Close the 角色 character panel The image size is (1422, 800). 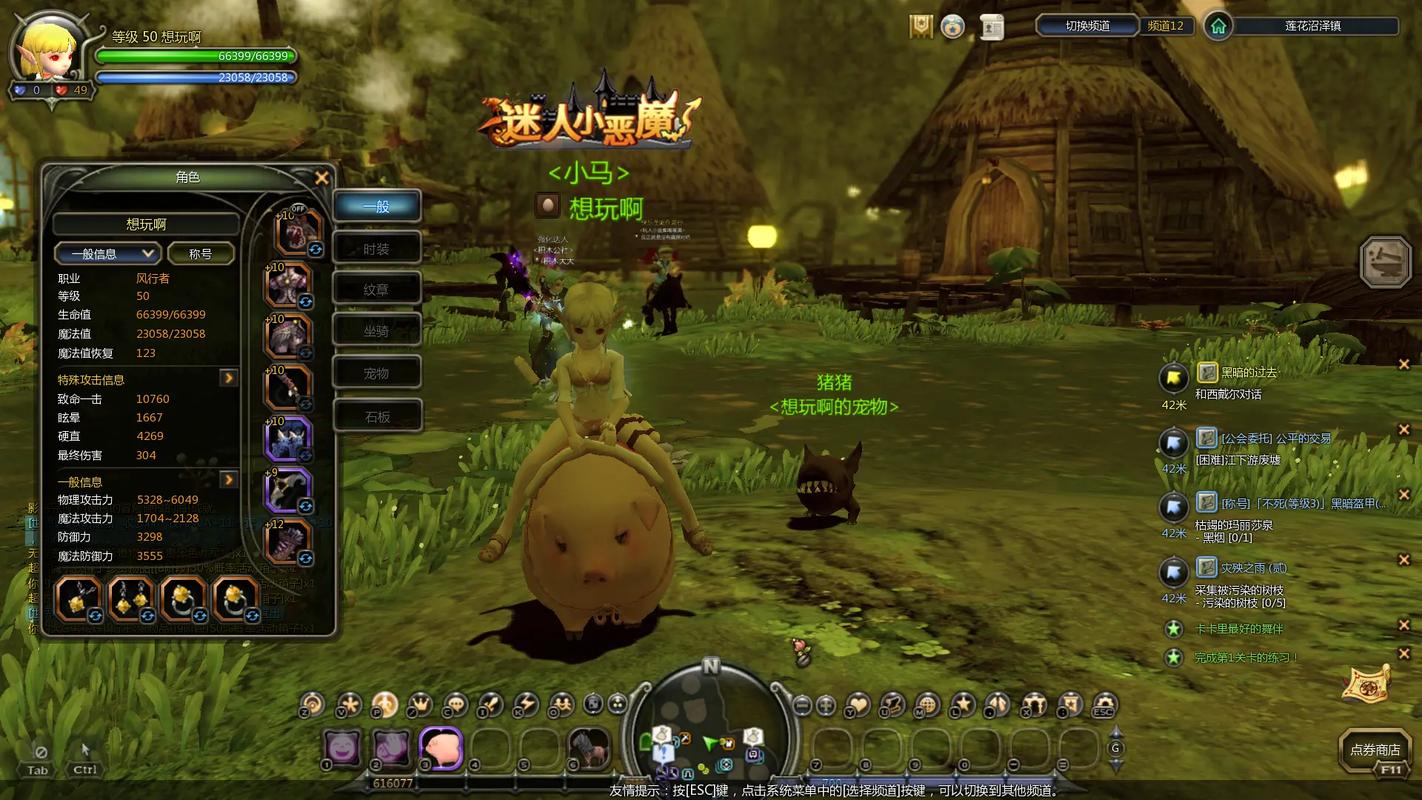pyautogui.click(x=322, y=178)
